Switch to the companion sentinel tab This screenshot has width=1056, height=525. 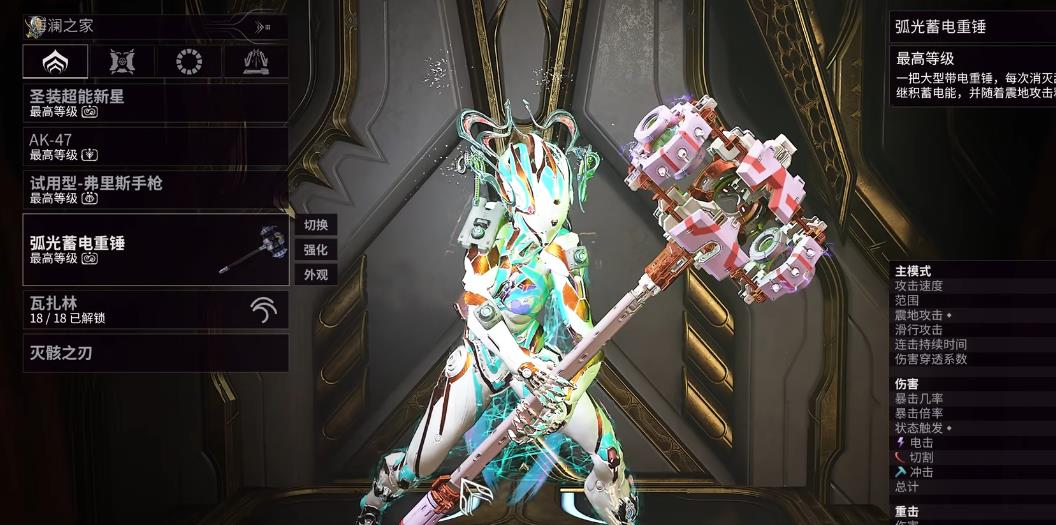point(122,62)
